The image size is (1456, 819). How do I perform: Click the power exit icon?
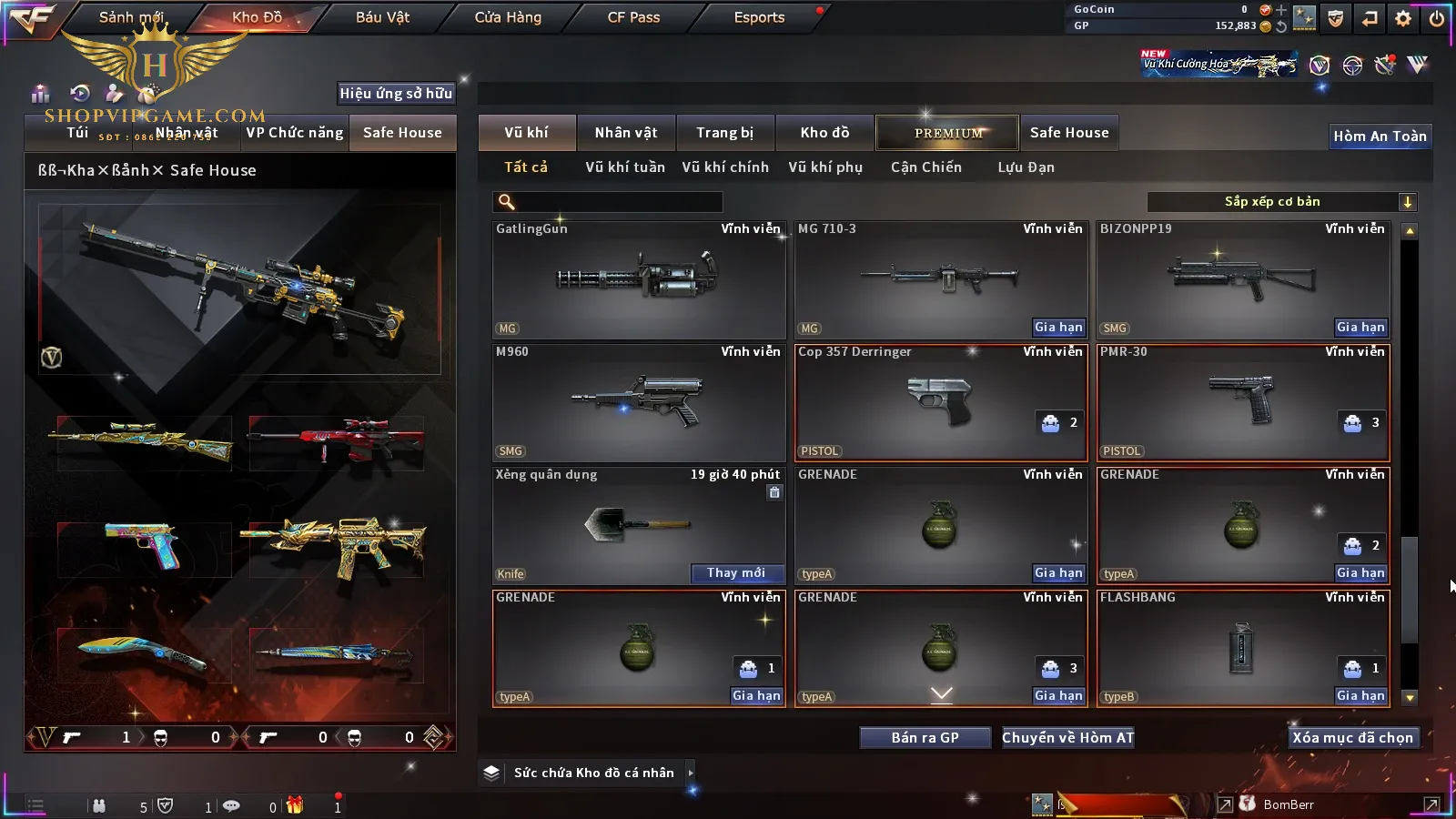1437,18
